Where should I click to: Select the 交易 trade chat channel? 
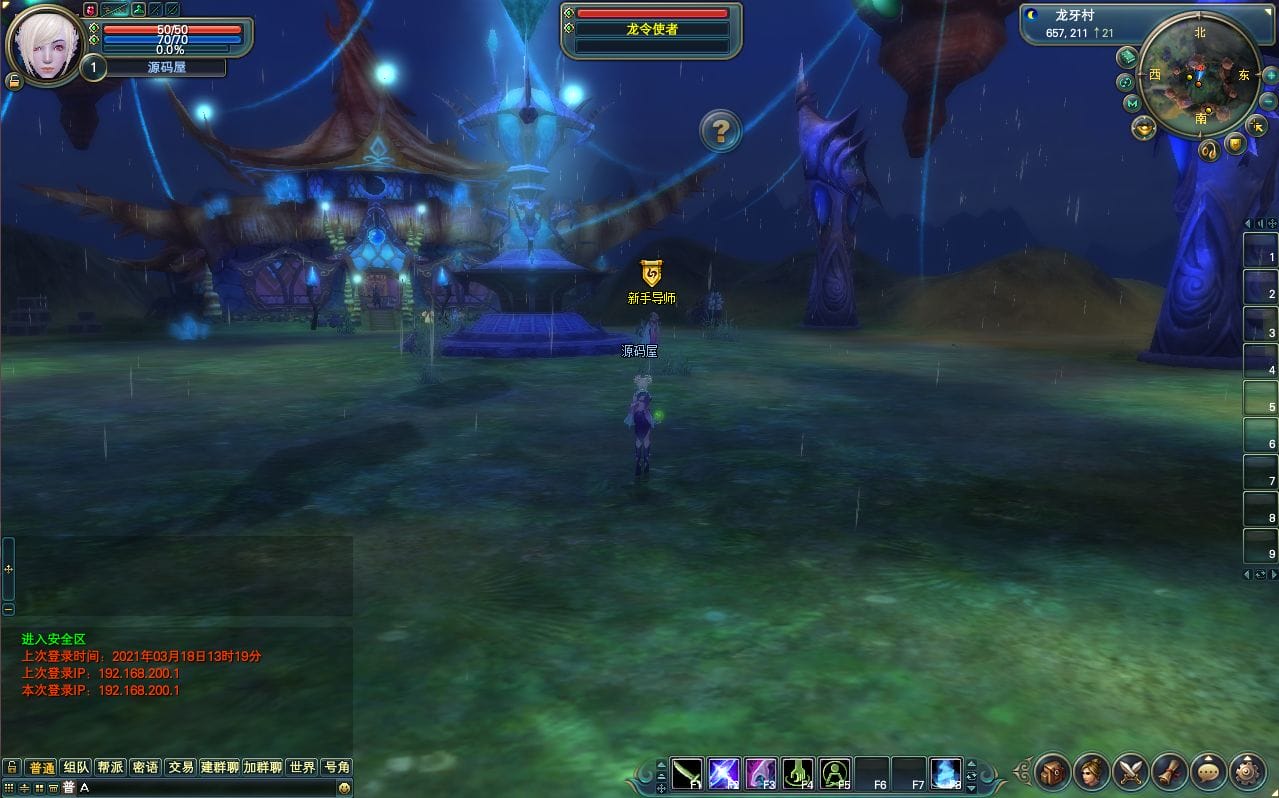(x=180, y=767)
